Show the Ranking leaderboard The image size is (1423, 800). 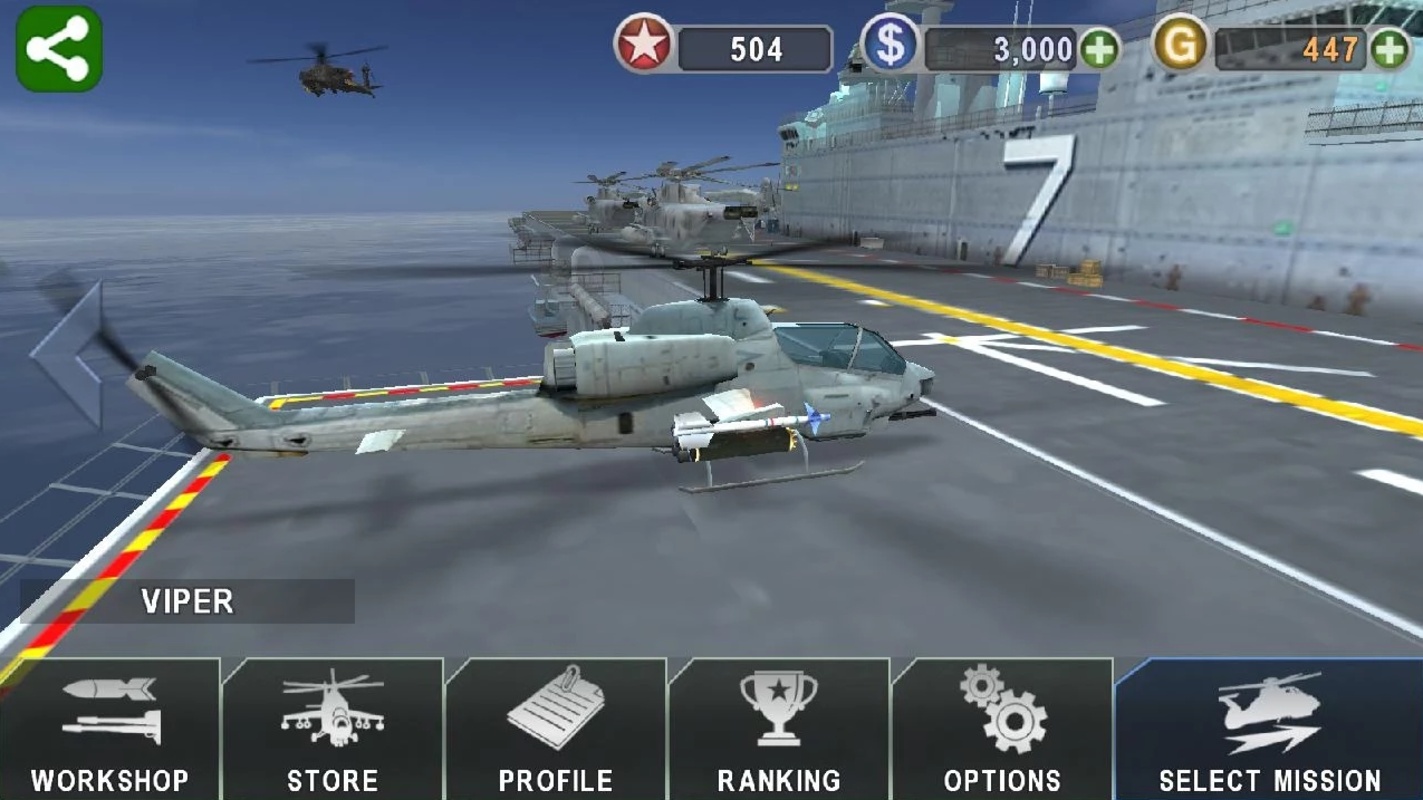coord(778,730)
